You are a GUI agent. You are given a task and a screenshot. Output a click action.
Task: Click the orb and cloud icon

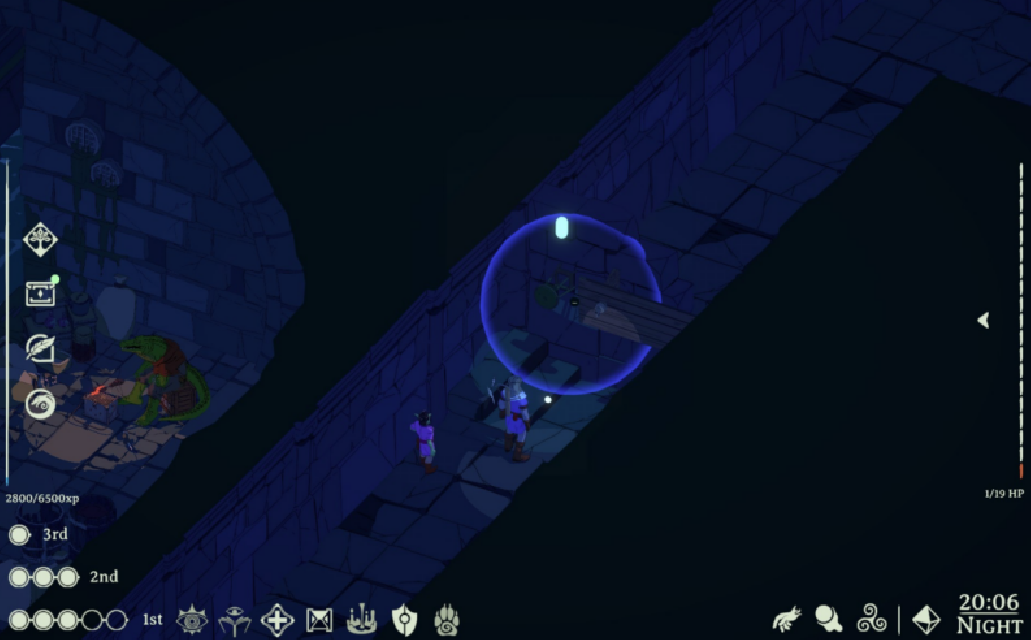828,618
